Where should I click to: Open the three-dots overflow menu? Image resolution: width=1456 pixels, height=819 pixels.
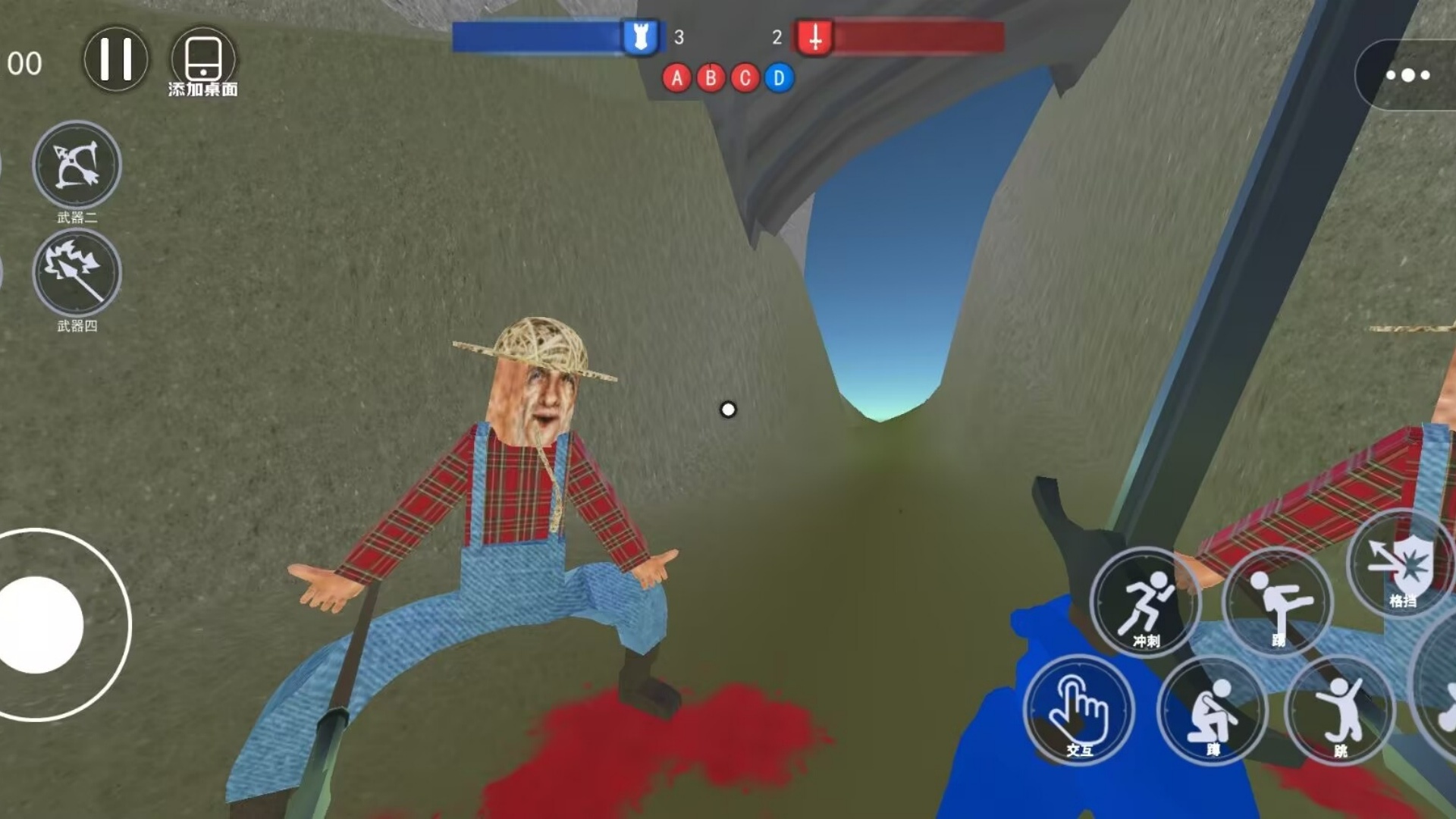click(x=1407, y=75)
